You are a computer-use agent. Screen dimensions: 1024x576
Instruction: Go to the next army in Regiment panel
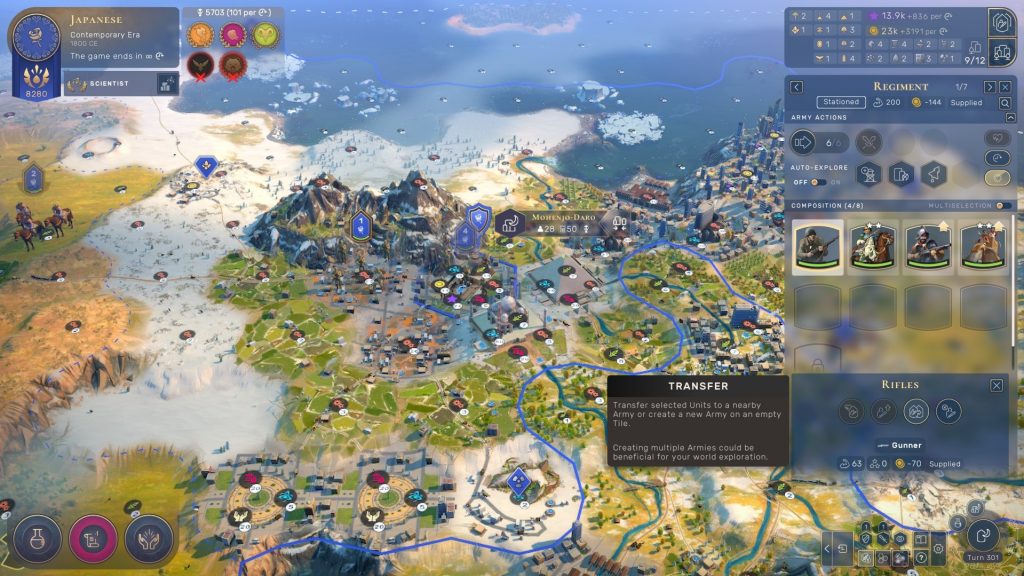988,87
